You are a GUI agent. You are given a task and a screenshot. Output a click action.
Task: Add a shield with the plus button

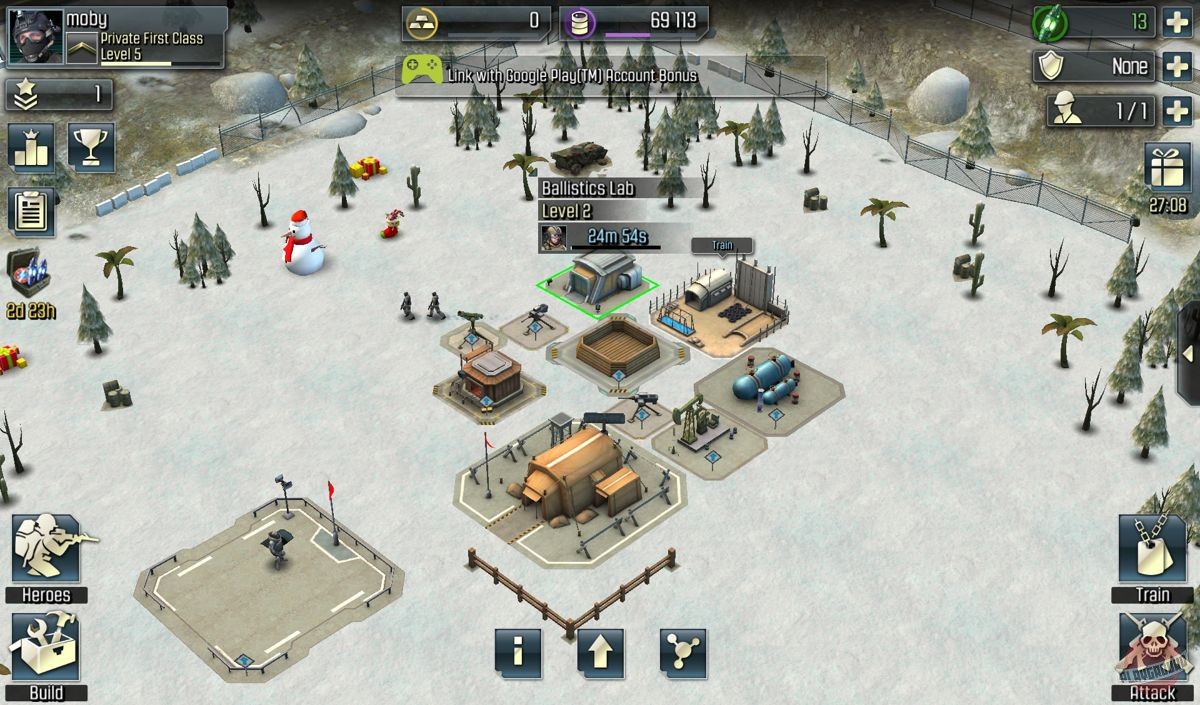pyautogui.click(x=1177, y=67)
